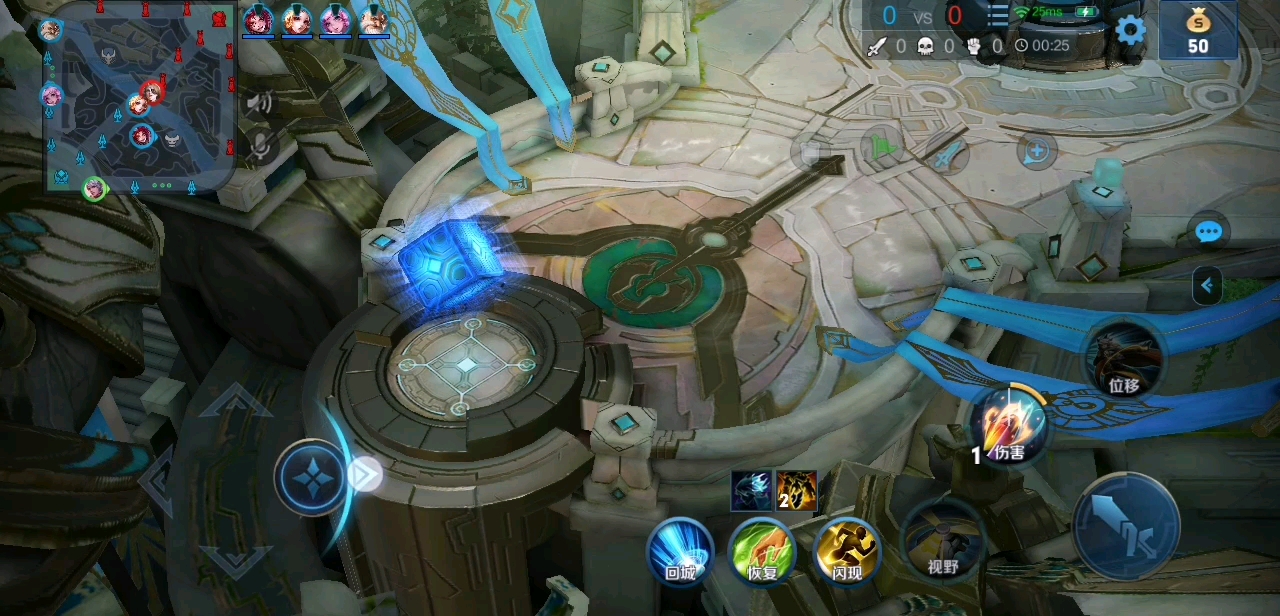Activate the 位移 skill
Viewport: 1280px width, 616px height.
(x=1125, y=360)
